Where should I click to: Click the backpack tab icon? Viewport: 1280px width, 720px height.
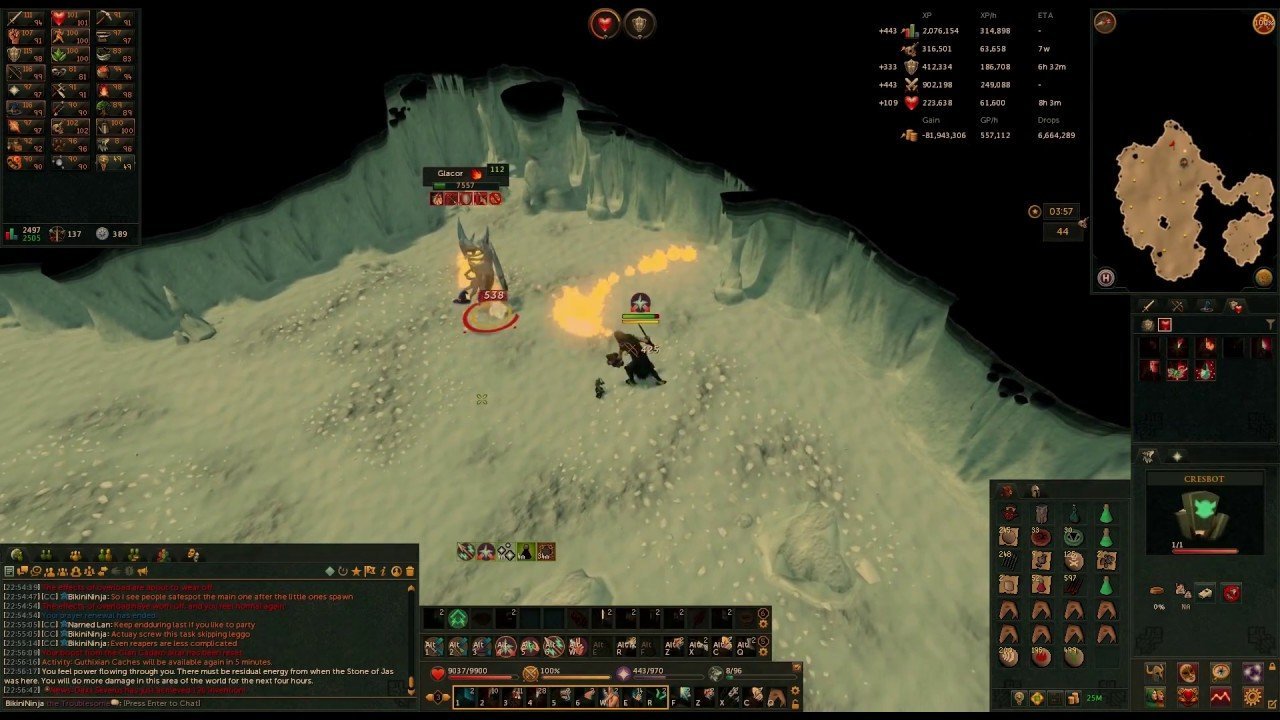coord(1007,491)
